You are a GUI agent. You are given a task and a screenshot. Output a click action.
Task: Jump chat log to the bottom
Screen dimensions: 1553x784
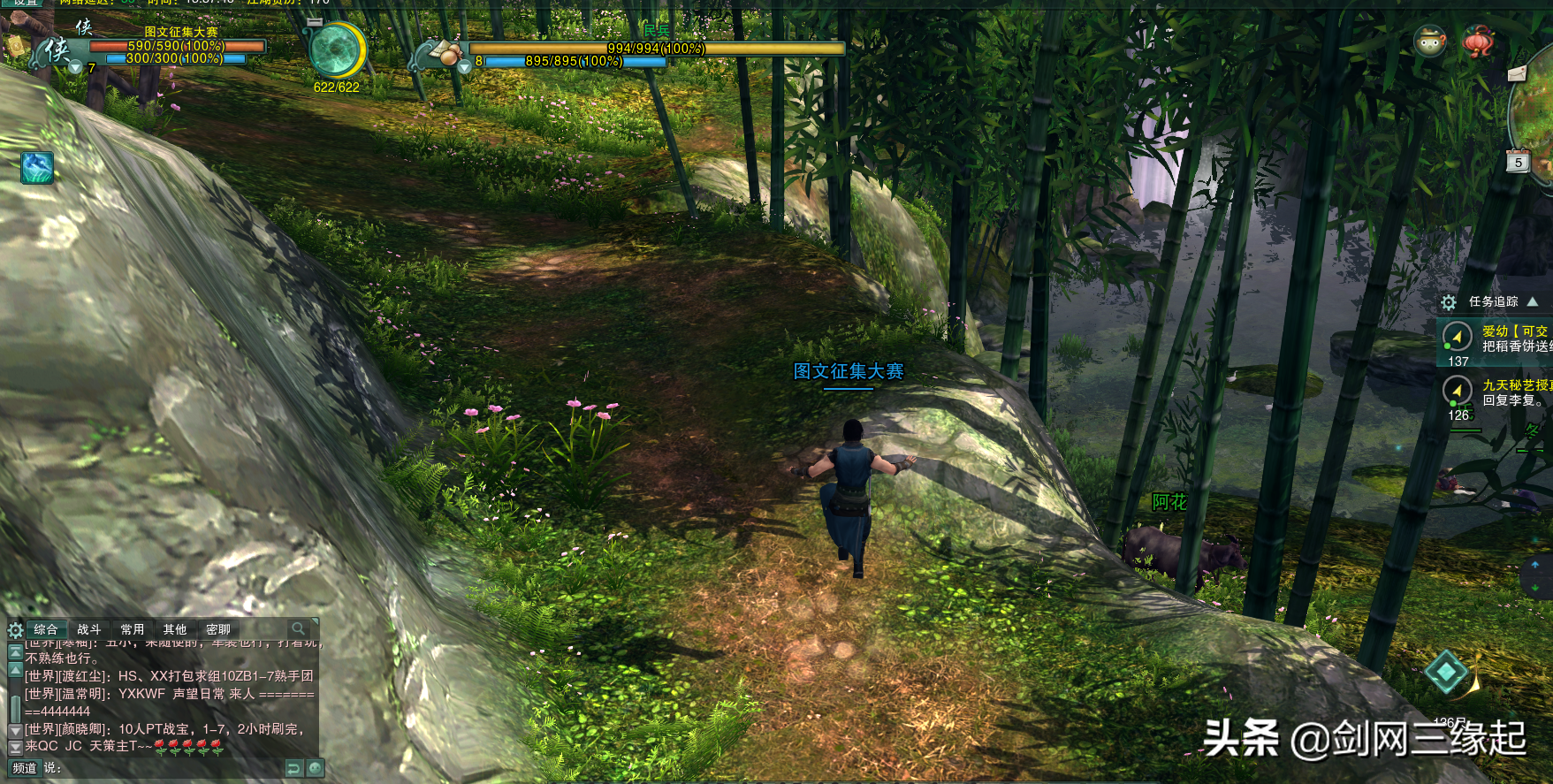[15, 748]
